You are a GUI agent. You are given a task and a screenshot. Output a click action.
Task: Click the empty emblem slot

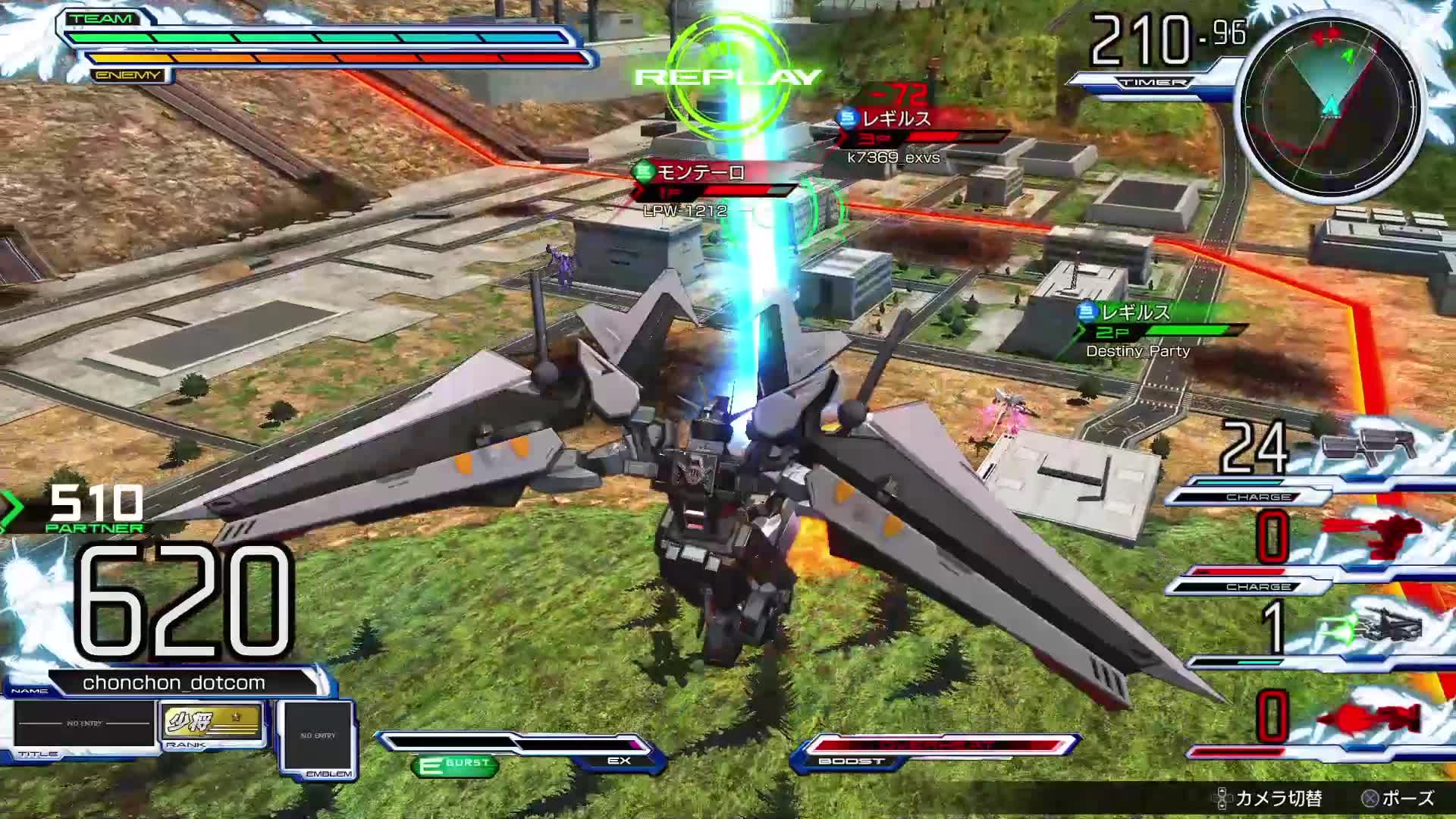pos(318,736)
